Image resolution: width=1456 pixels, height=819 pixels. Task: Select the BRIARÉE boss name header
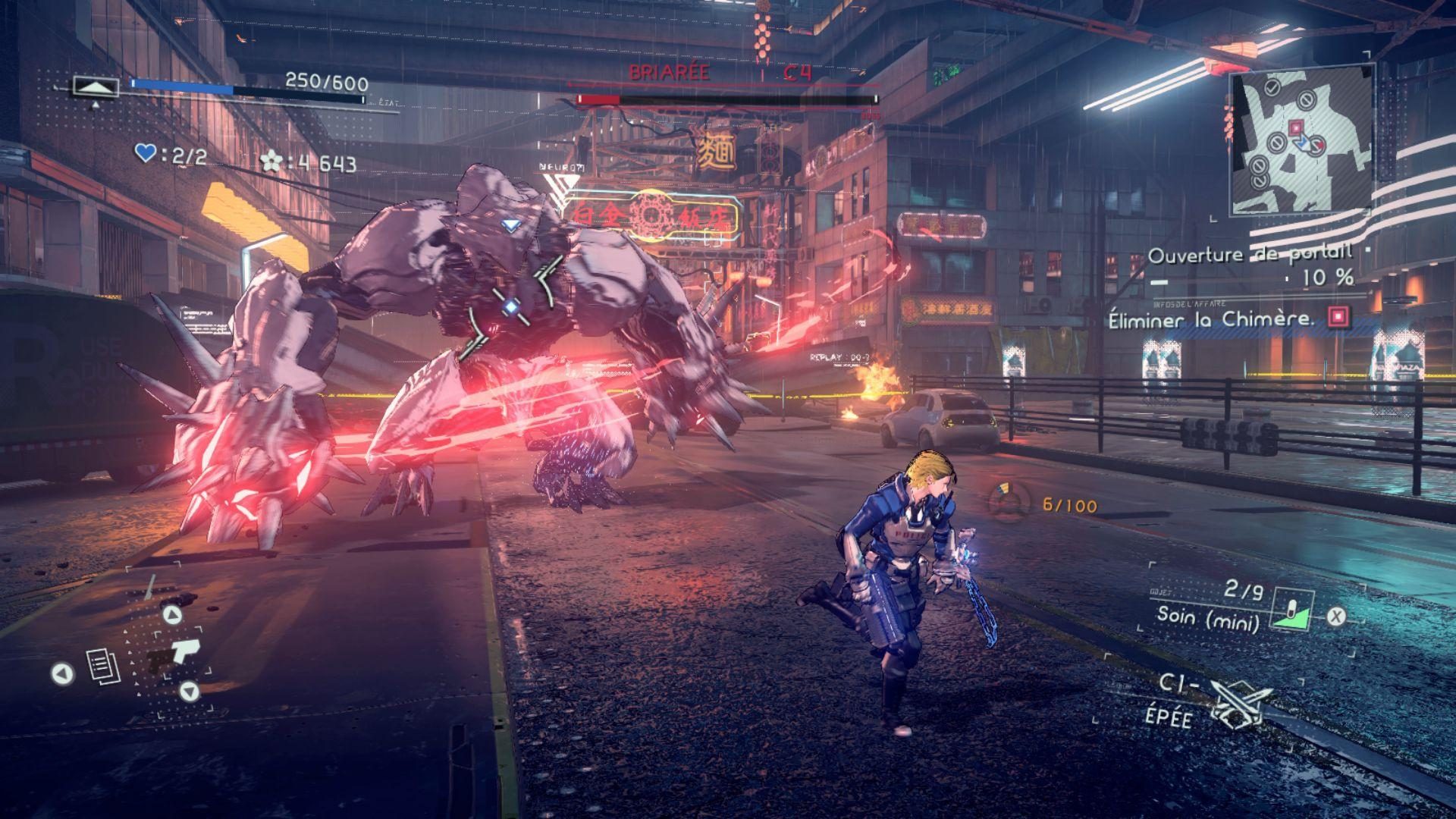[669, 74]
